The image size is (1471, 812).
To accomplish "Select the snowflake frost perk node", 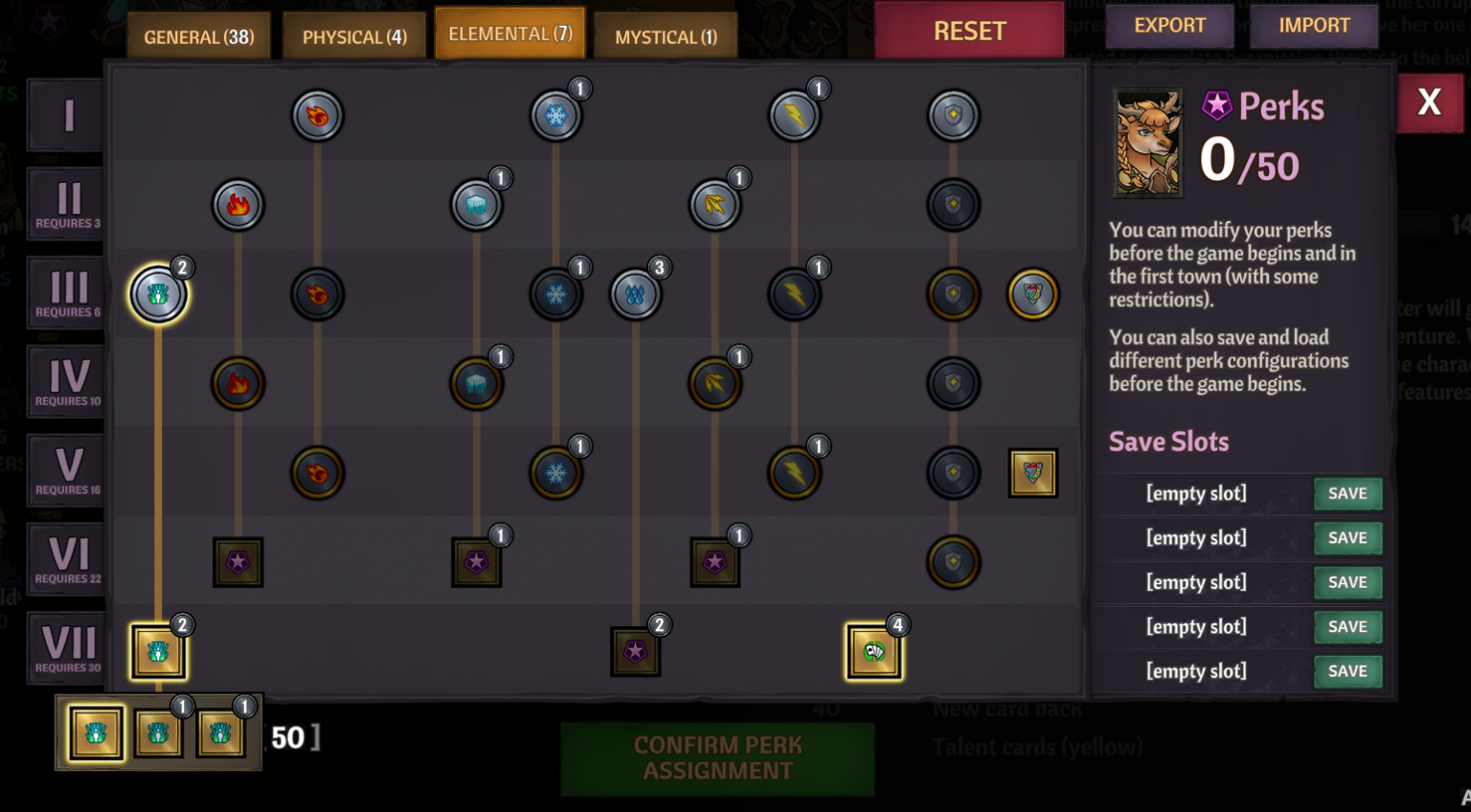I will click(555, 115).
